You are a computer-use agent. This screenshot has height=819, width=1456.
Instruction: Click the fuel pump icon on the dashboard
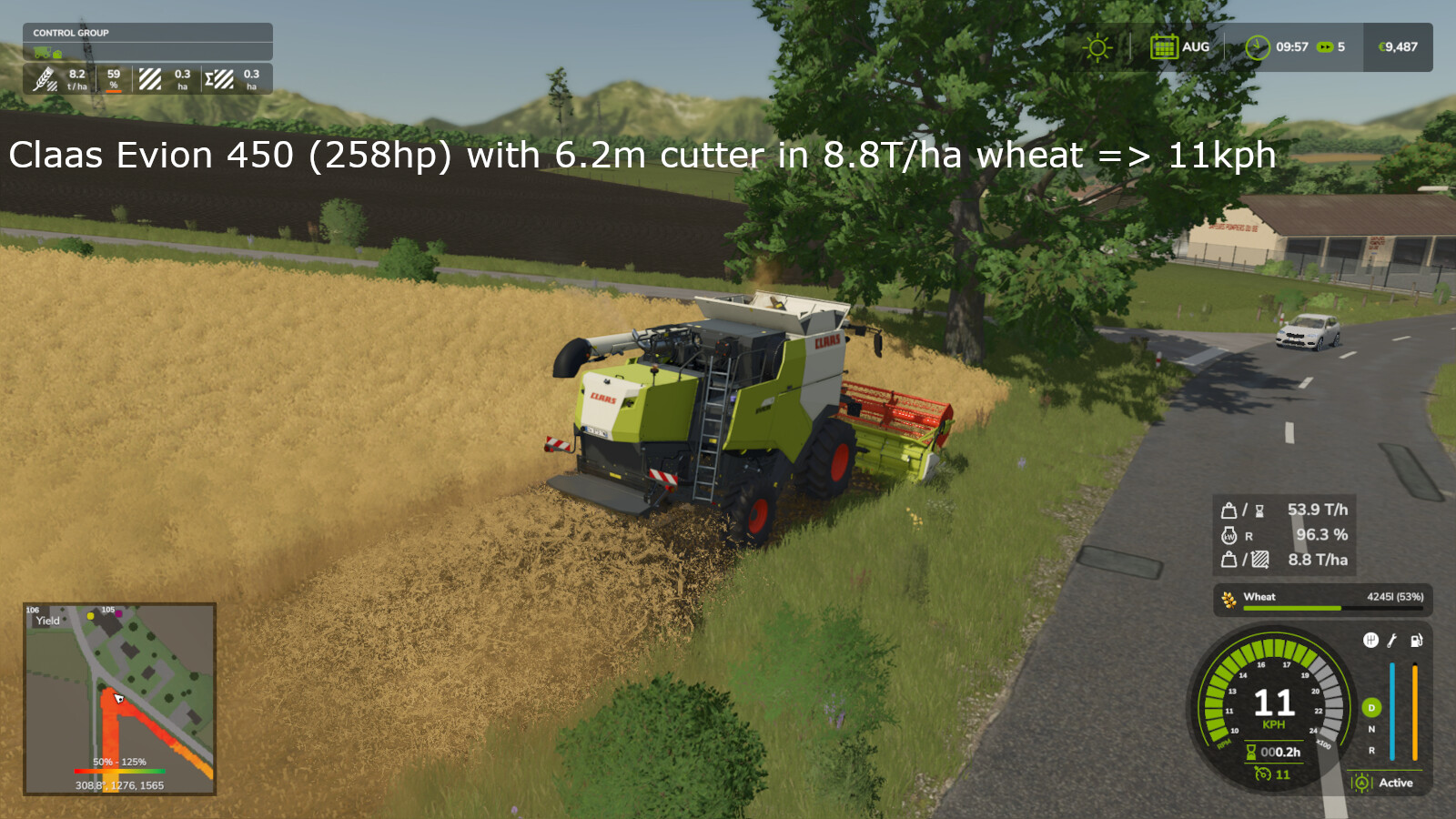click(1416, 641)
